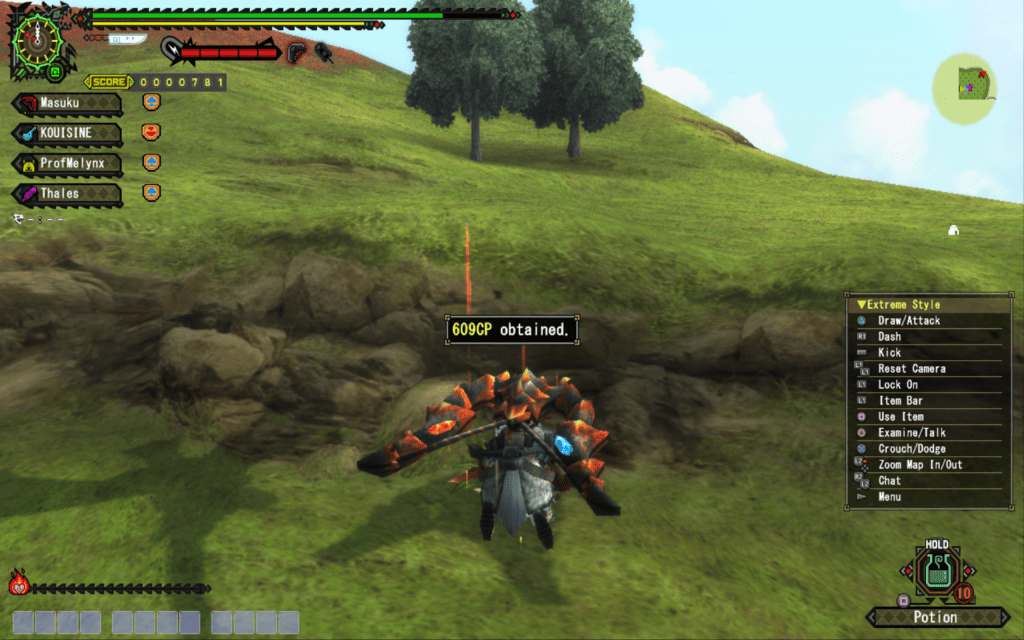Click the red heart badge beside KOUISINE
Viewport: 1024px width, 640px height.
(151, 132)
